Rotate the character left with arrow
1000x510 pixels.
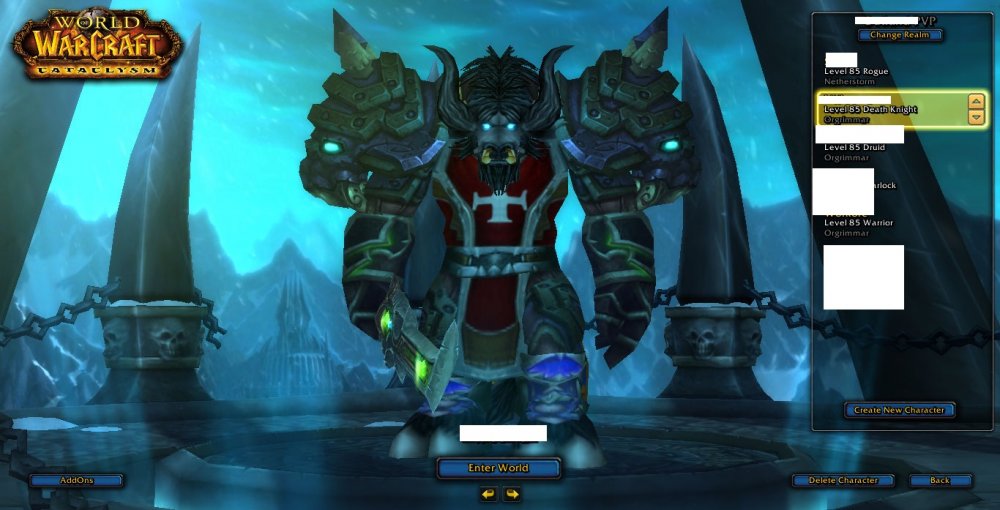tap(488, 493)
